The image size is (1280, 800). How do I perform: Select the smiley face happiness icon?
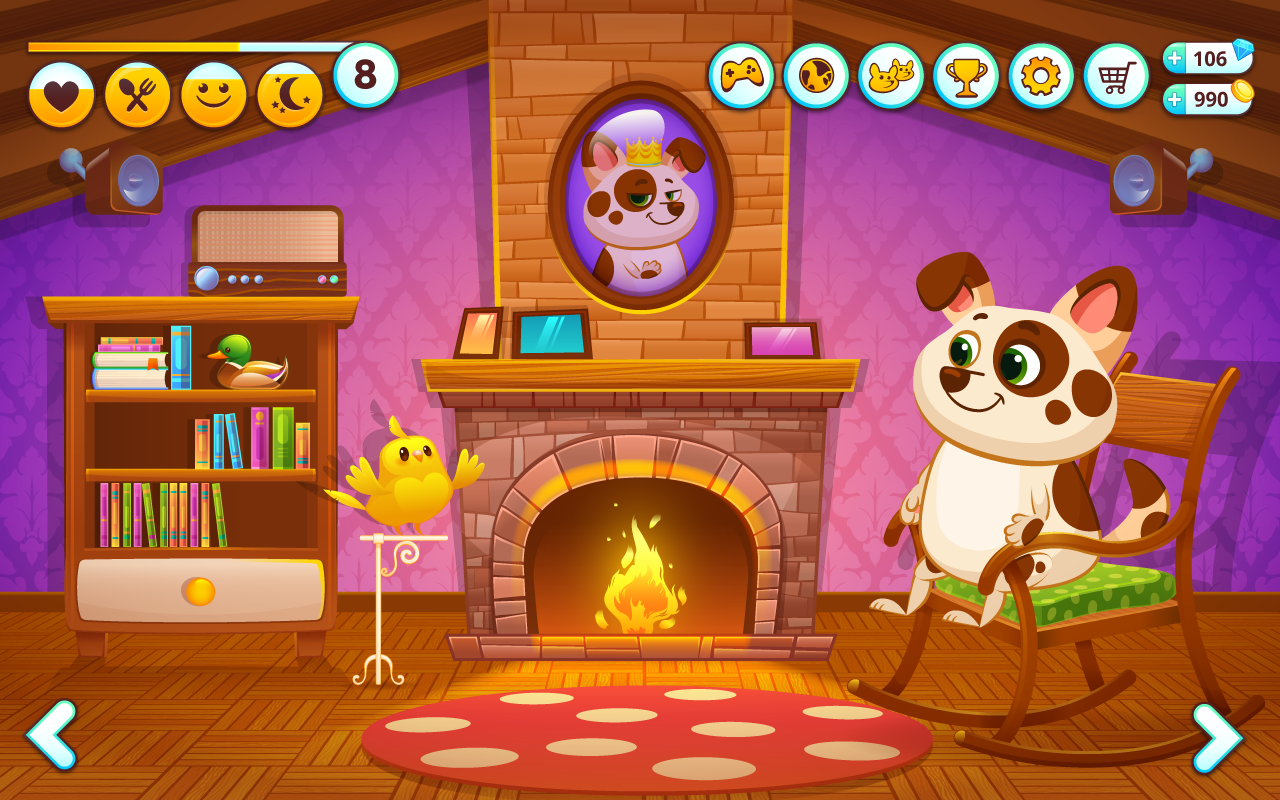point(213,95)
